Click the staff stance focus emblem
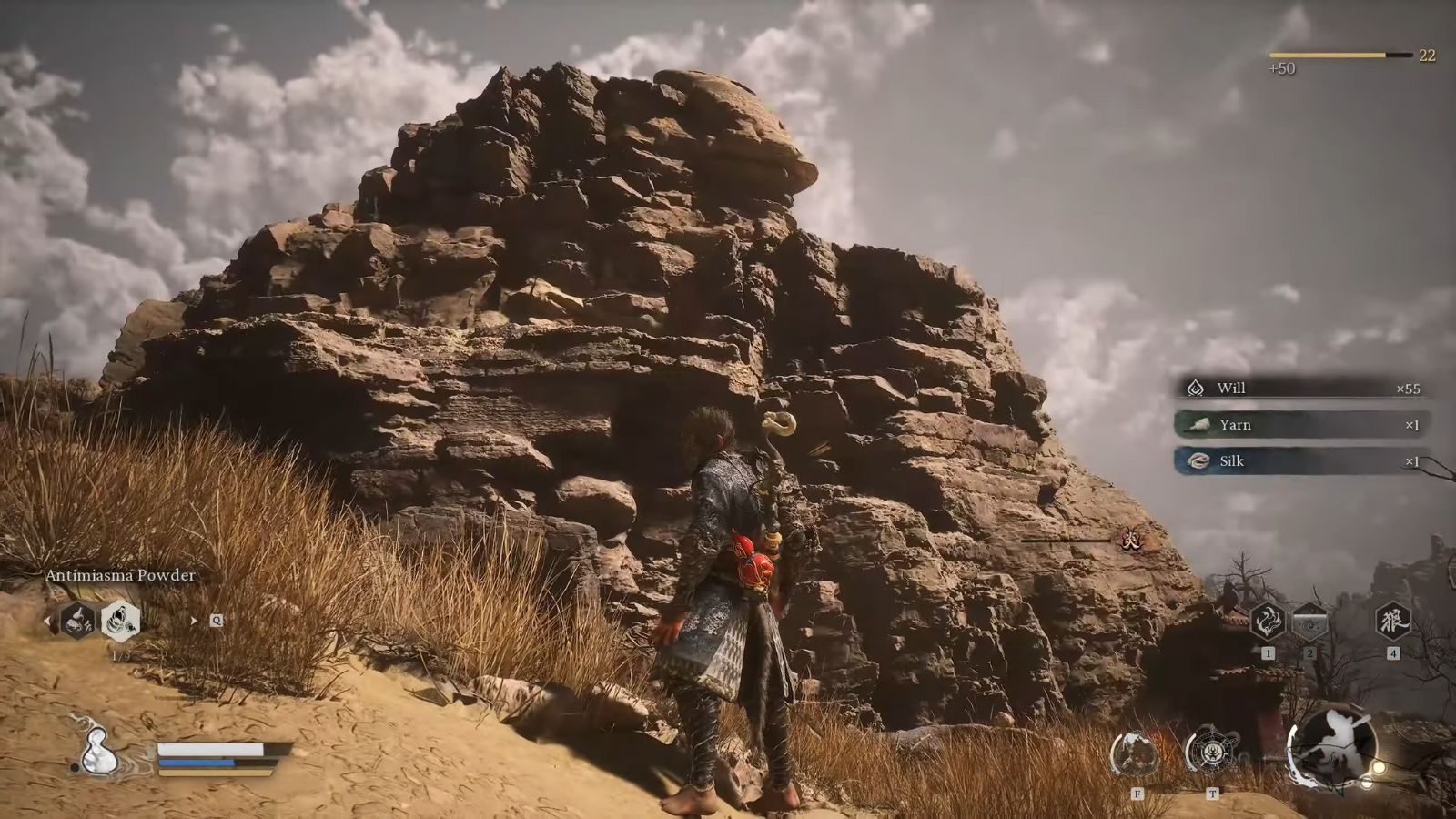 [x=1330, y=746]
